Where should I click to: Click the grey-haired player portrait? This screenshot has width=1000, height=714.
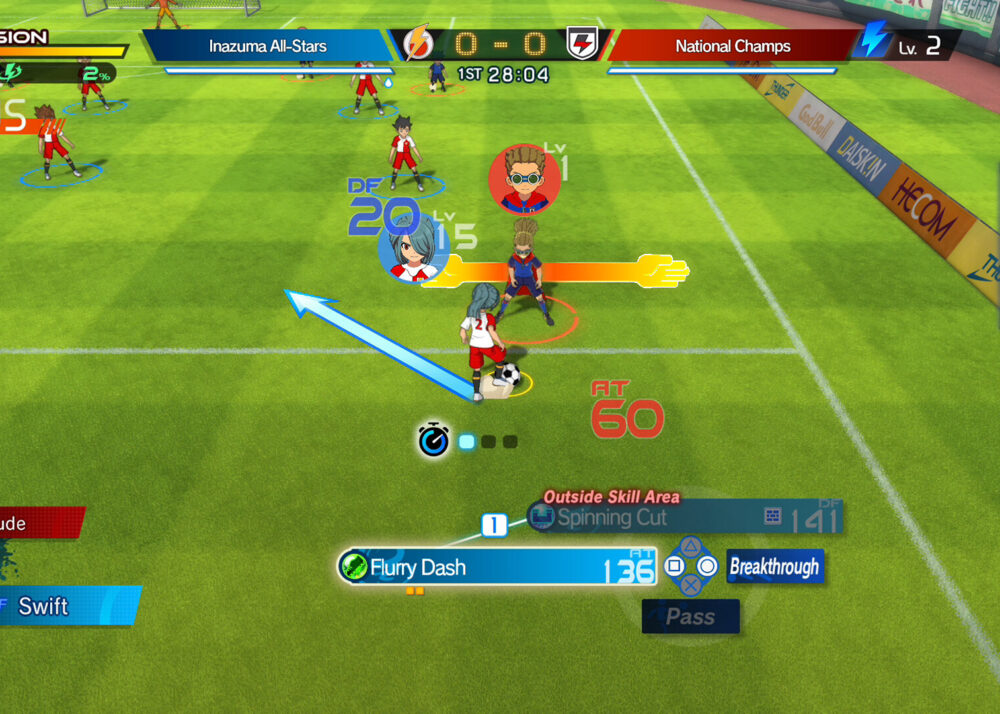click(412, 250)
